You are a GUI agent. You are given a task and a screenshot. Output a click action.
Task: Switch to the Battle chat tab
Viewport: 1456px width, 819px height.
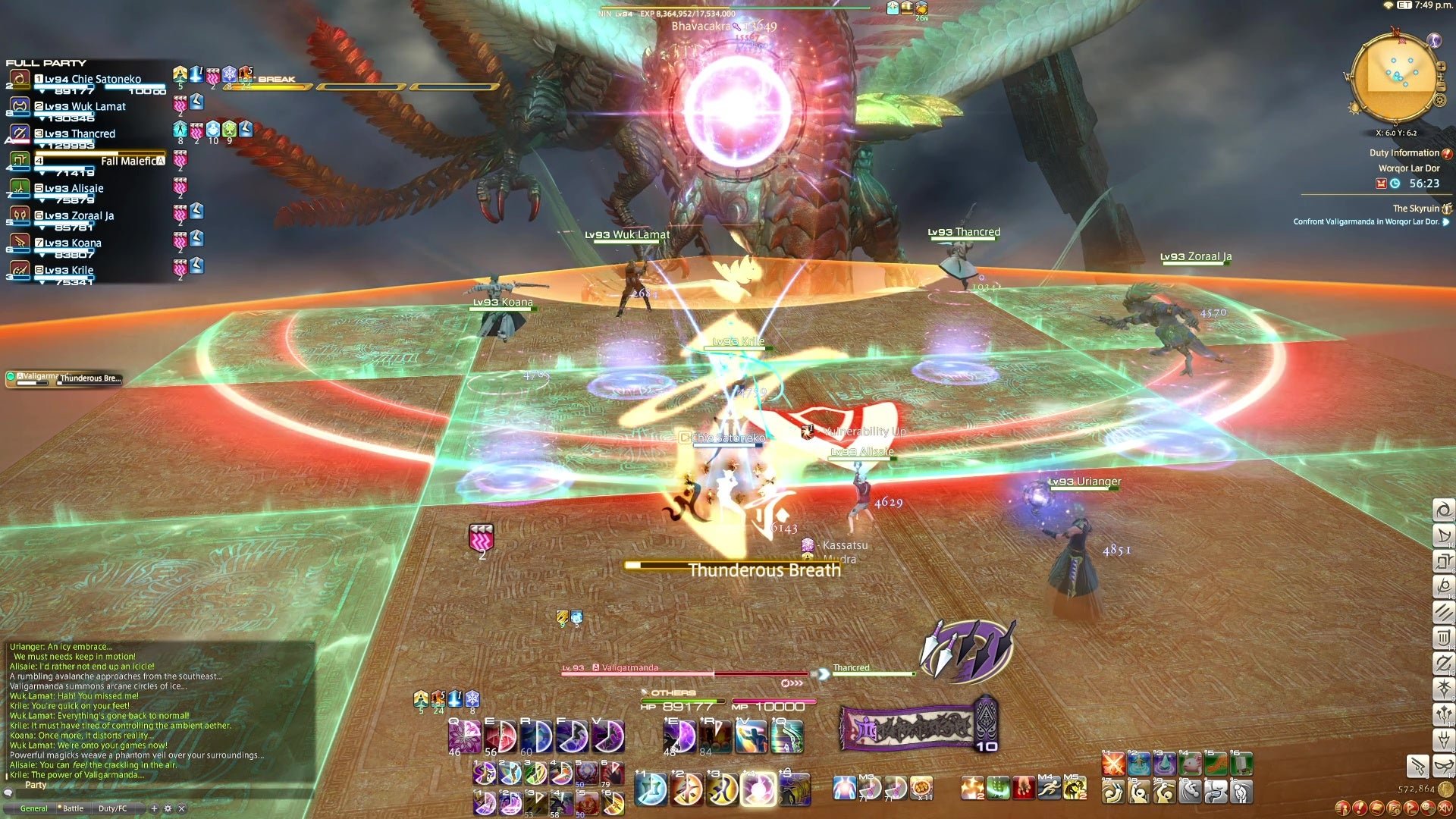(x=73, y=808)
